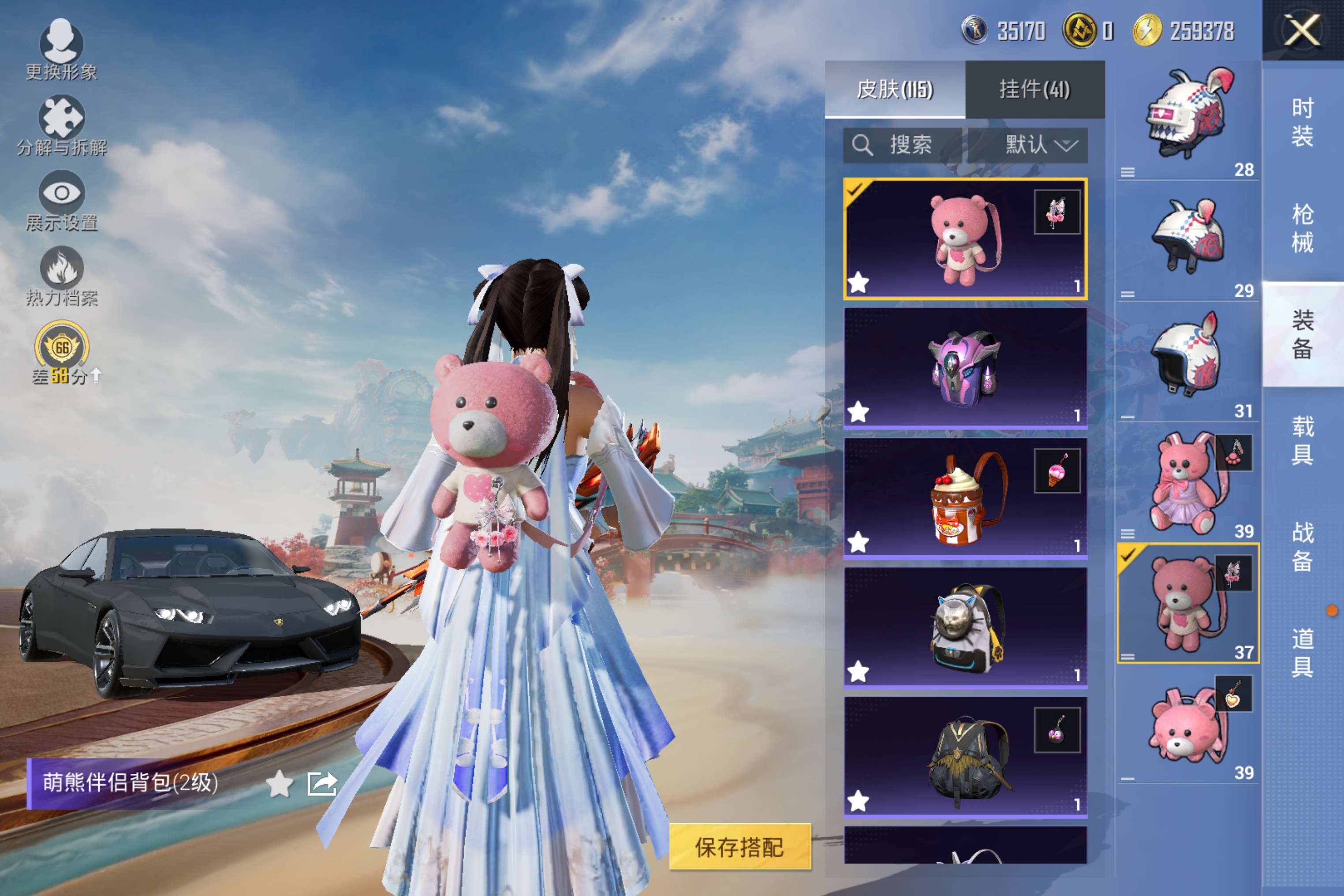
Task: Pick the black gold-trimmed backpack skin
Action: tap(965, 757)
